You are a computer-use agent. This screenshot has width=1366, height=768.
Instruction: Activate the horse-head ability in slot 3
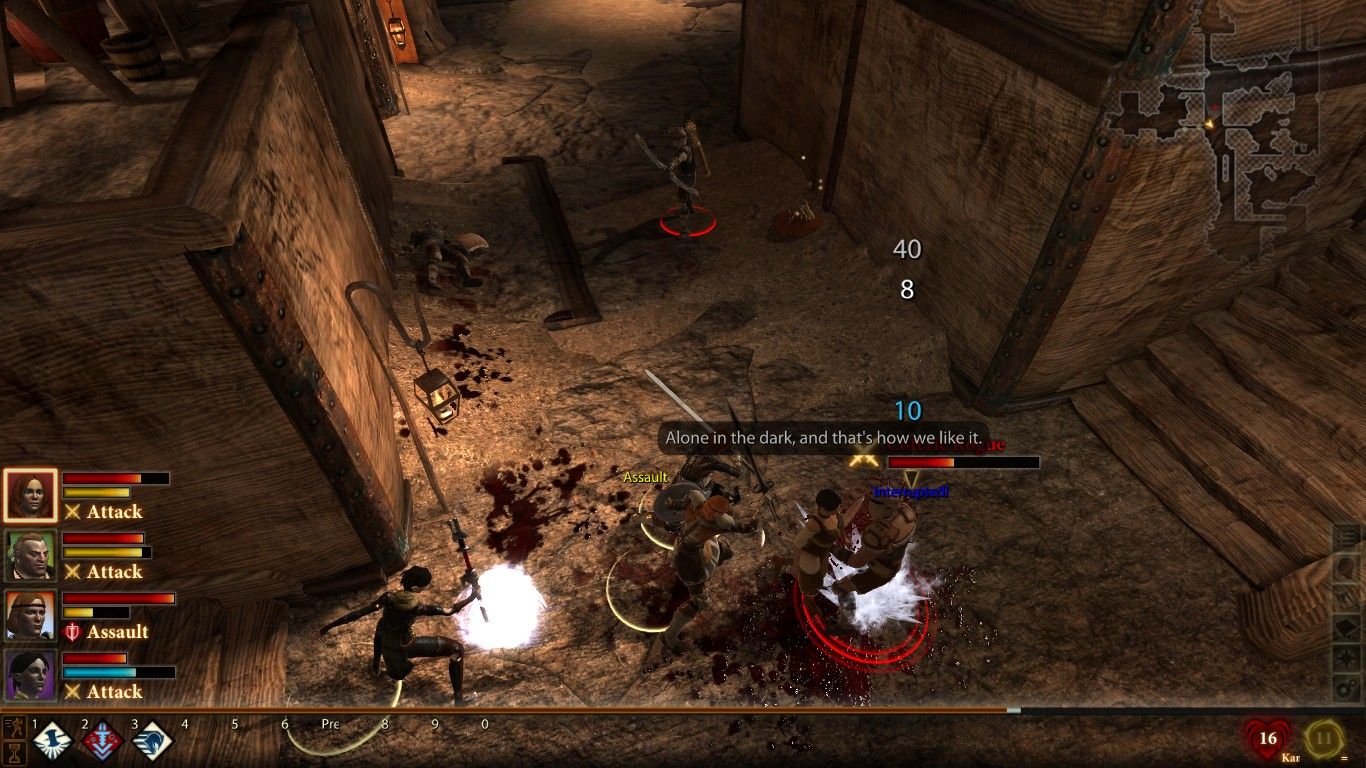point(153,742)
